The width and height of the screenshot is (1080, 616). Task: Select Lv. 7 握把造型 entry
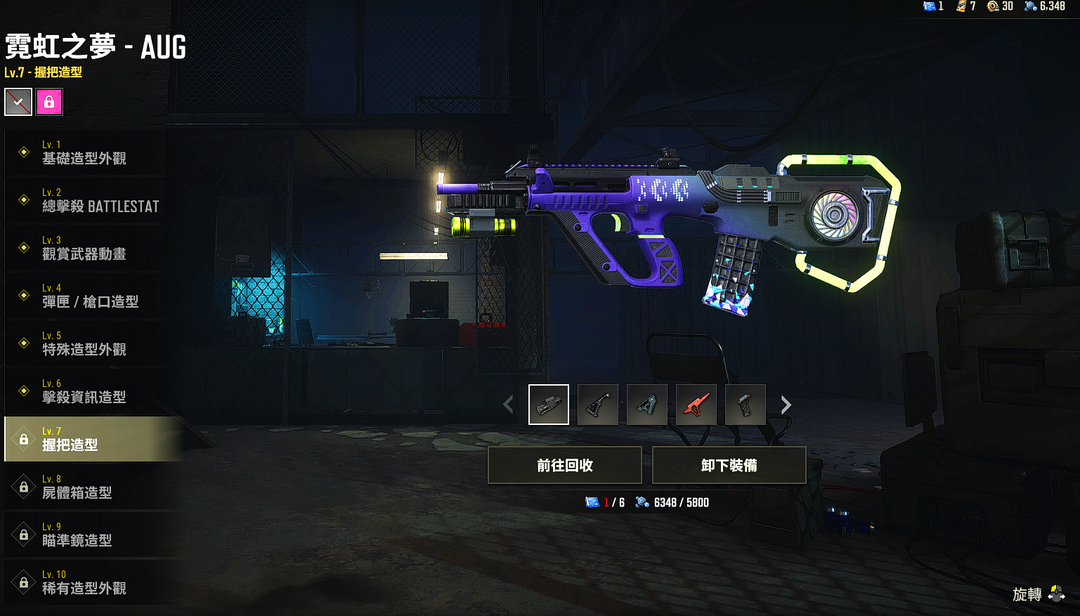tap(90, 439)
